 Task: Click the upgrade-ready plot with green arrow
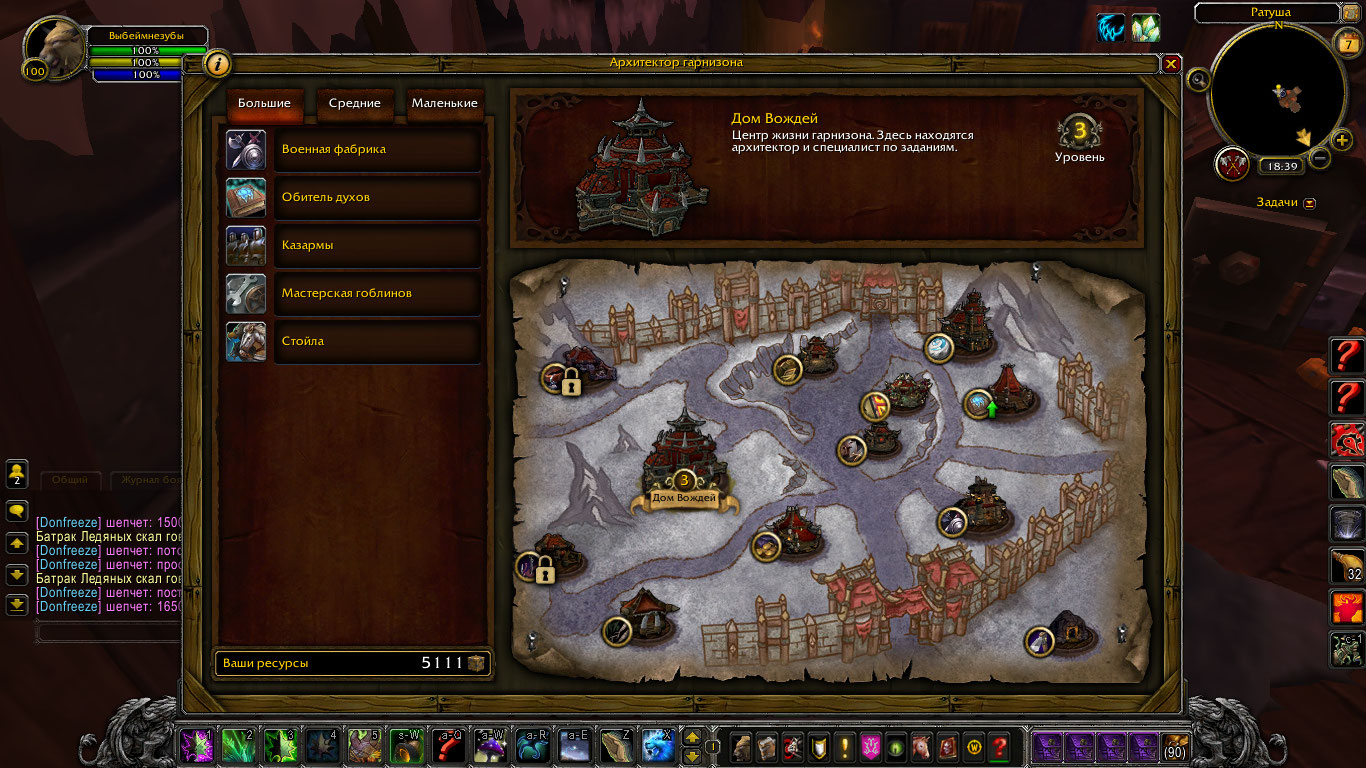[980, 404]
